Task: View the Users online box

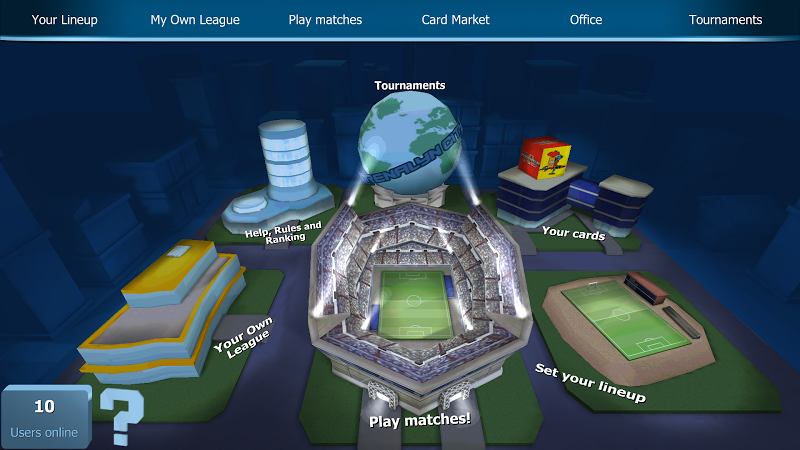Action: click(44, 418)
